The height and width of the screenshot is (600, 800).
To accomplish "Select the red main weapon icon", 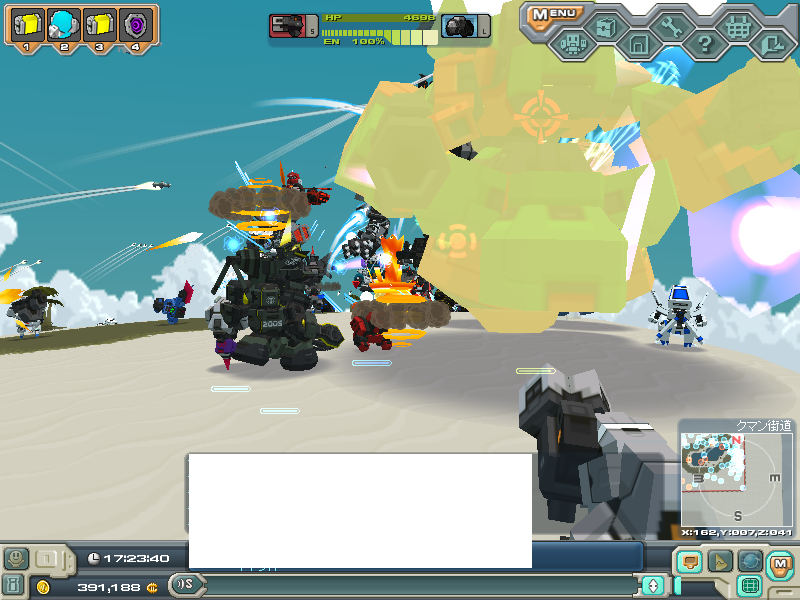I will pos(287,27).
